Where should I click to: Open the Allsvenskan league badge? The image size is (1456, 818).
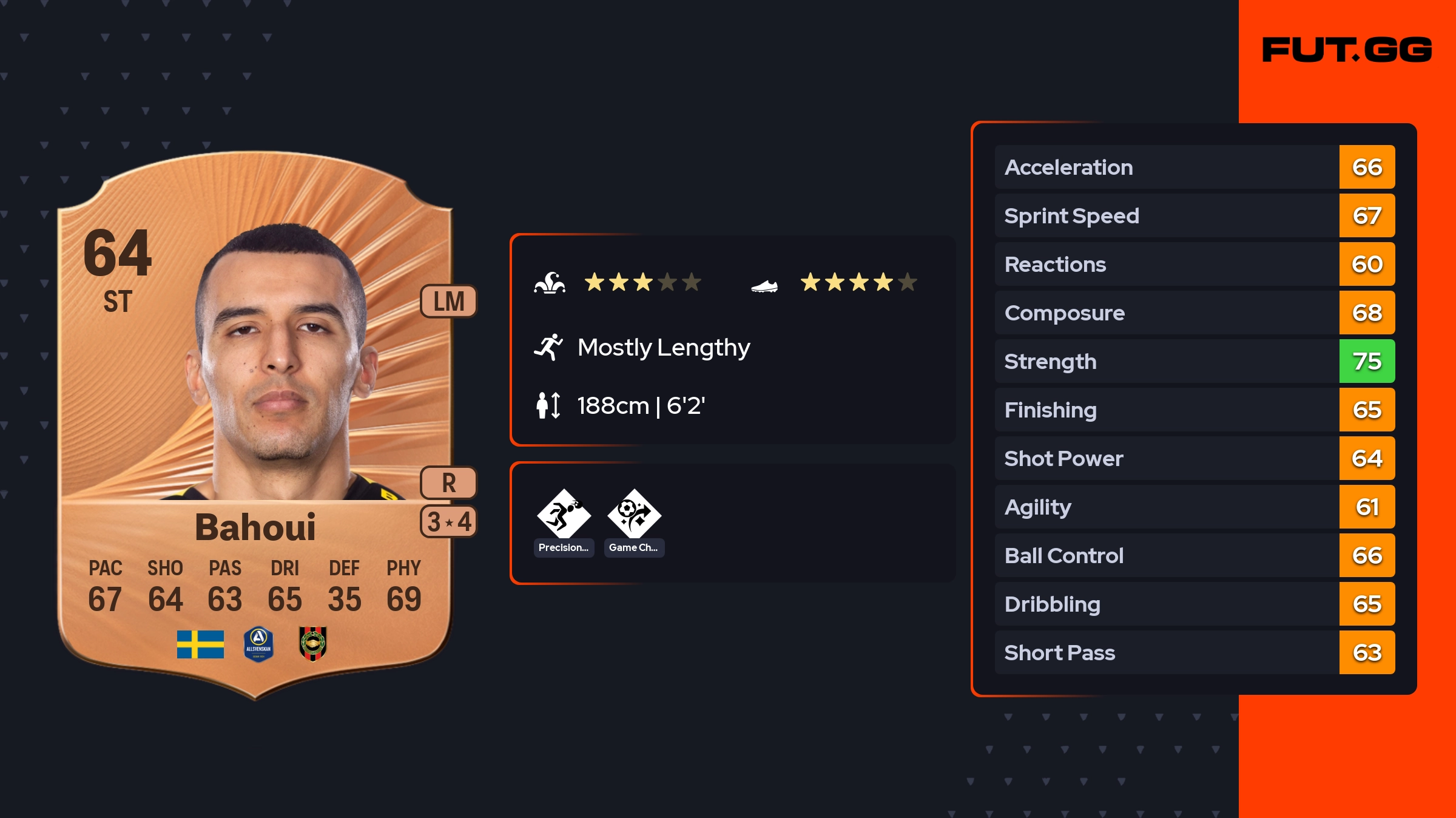(x=258, y=644)
